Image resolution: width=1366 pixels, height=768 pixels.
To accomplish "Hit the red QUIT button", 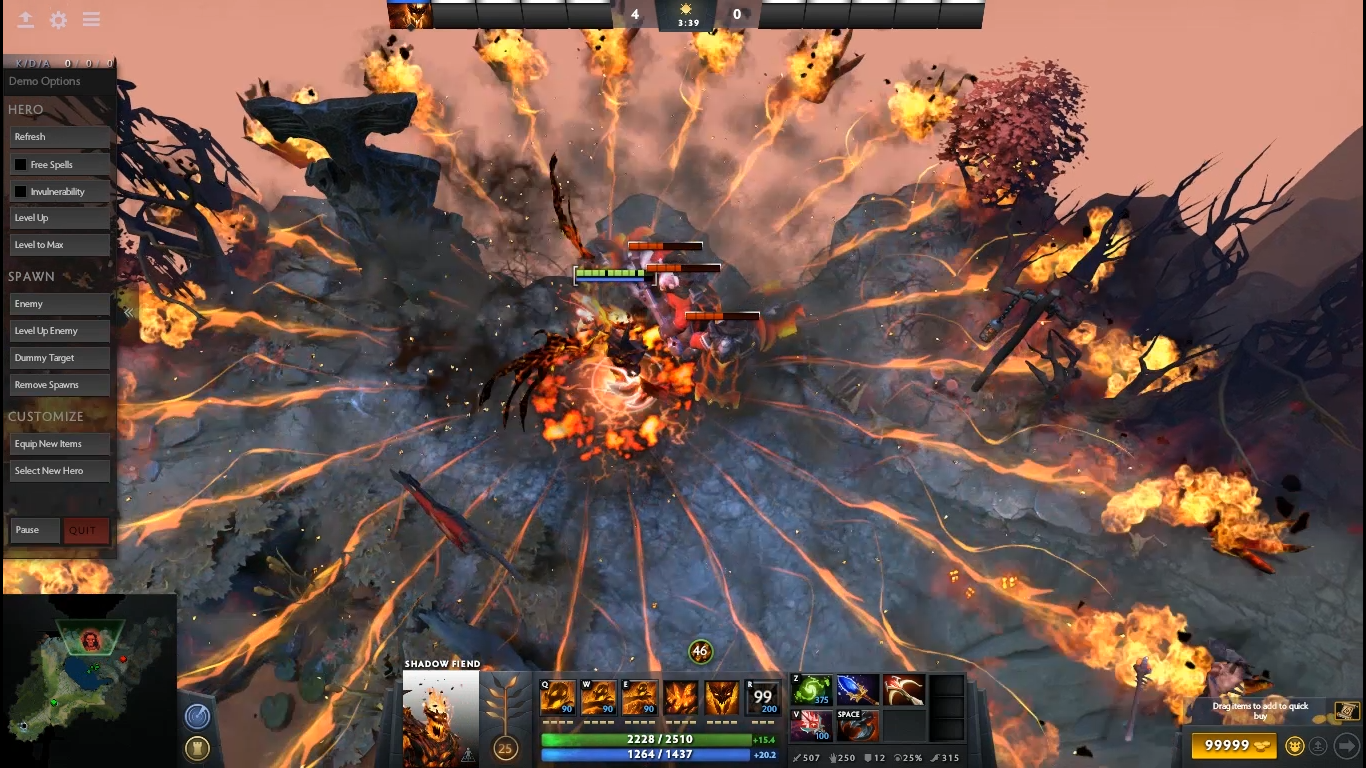I will pyautogui.click(x=85, y=531).
